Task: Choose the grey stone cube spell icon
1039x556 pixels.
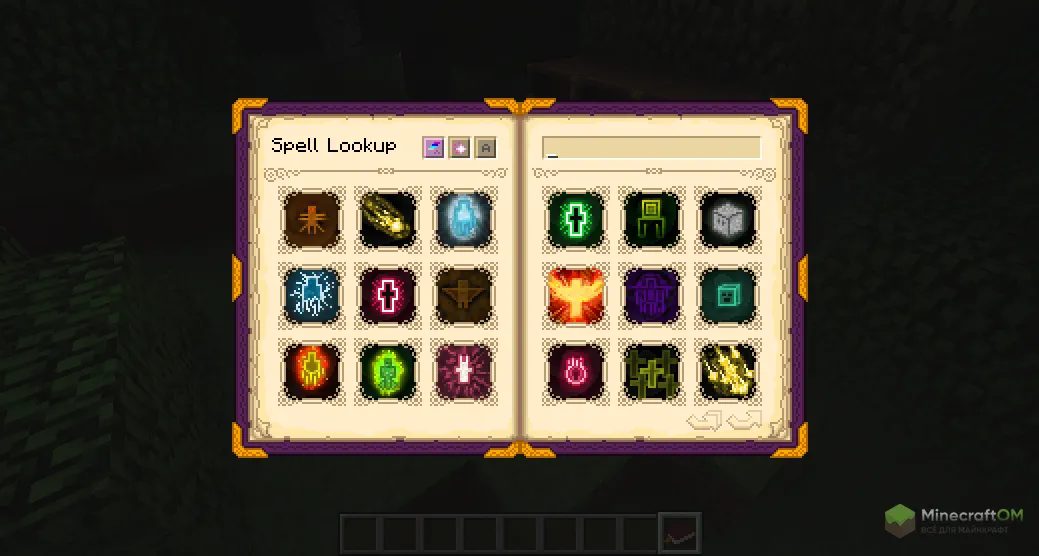Action: pos(727,219)
